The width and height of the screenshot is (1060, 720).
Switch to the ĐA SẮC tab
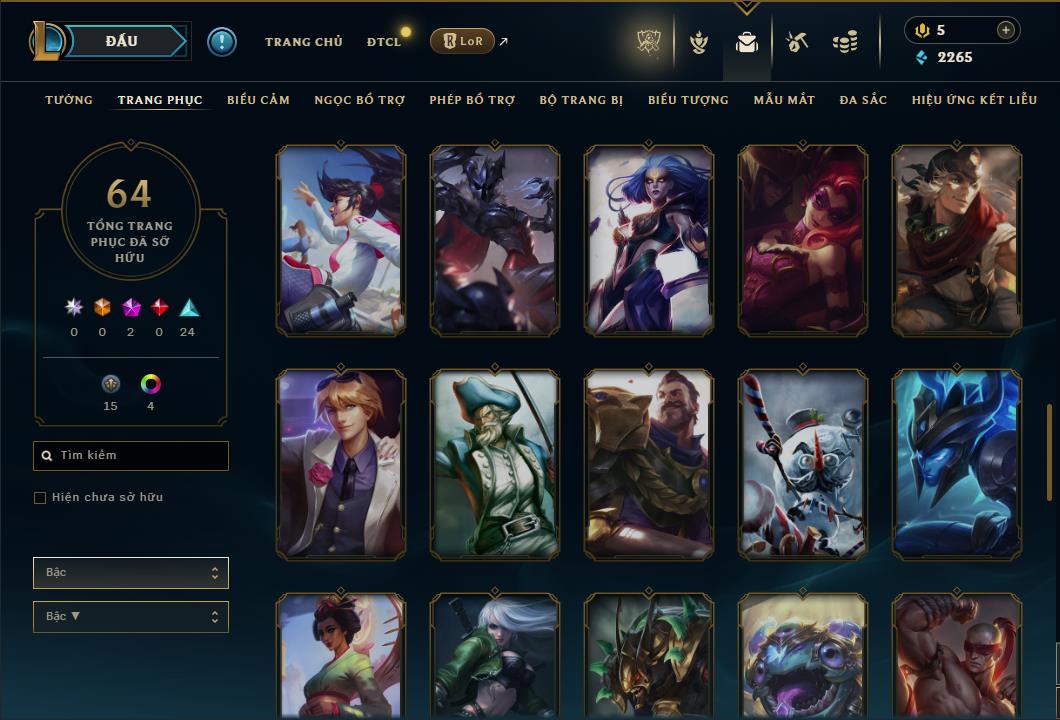click(863, 100)
